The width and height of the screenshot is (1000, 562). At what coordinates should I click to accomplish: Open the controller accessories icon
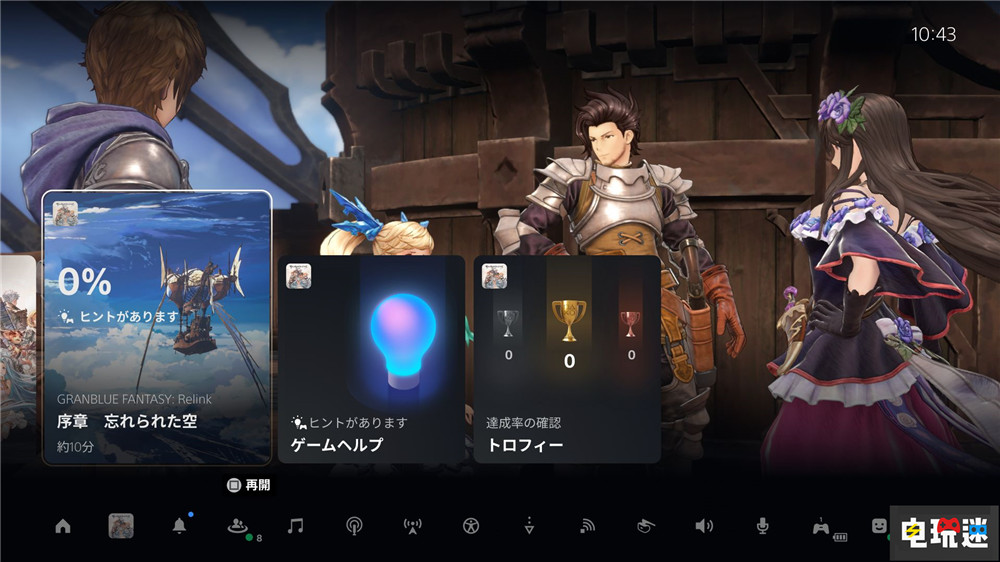point(821,526)
